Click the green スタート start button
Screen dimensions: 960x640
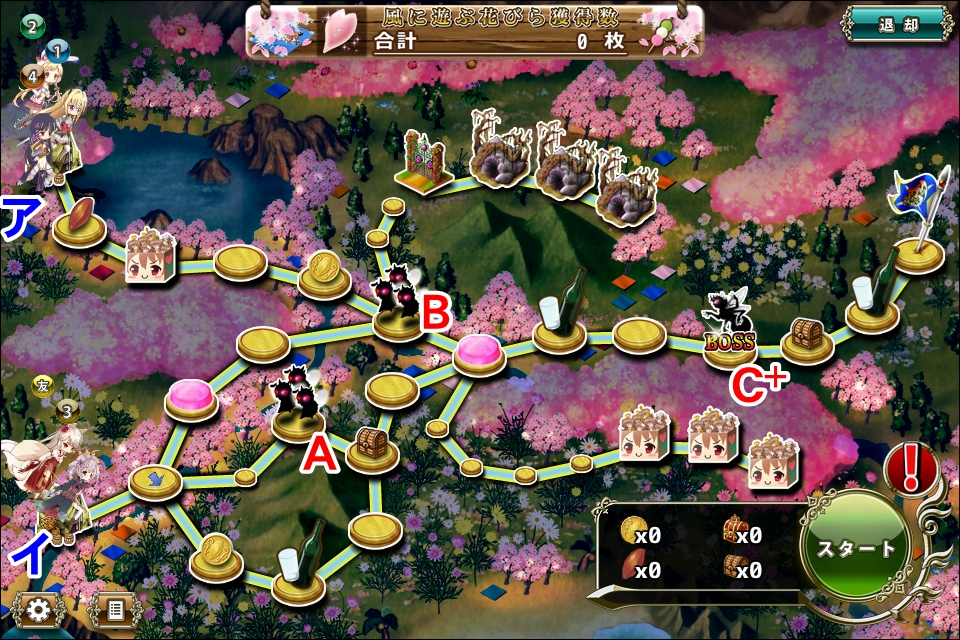coord(856,549)
